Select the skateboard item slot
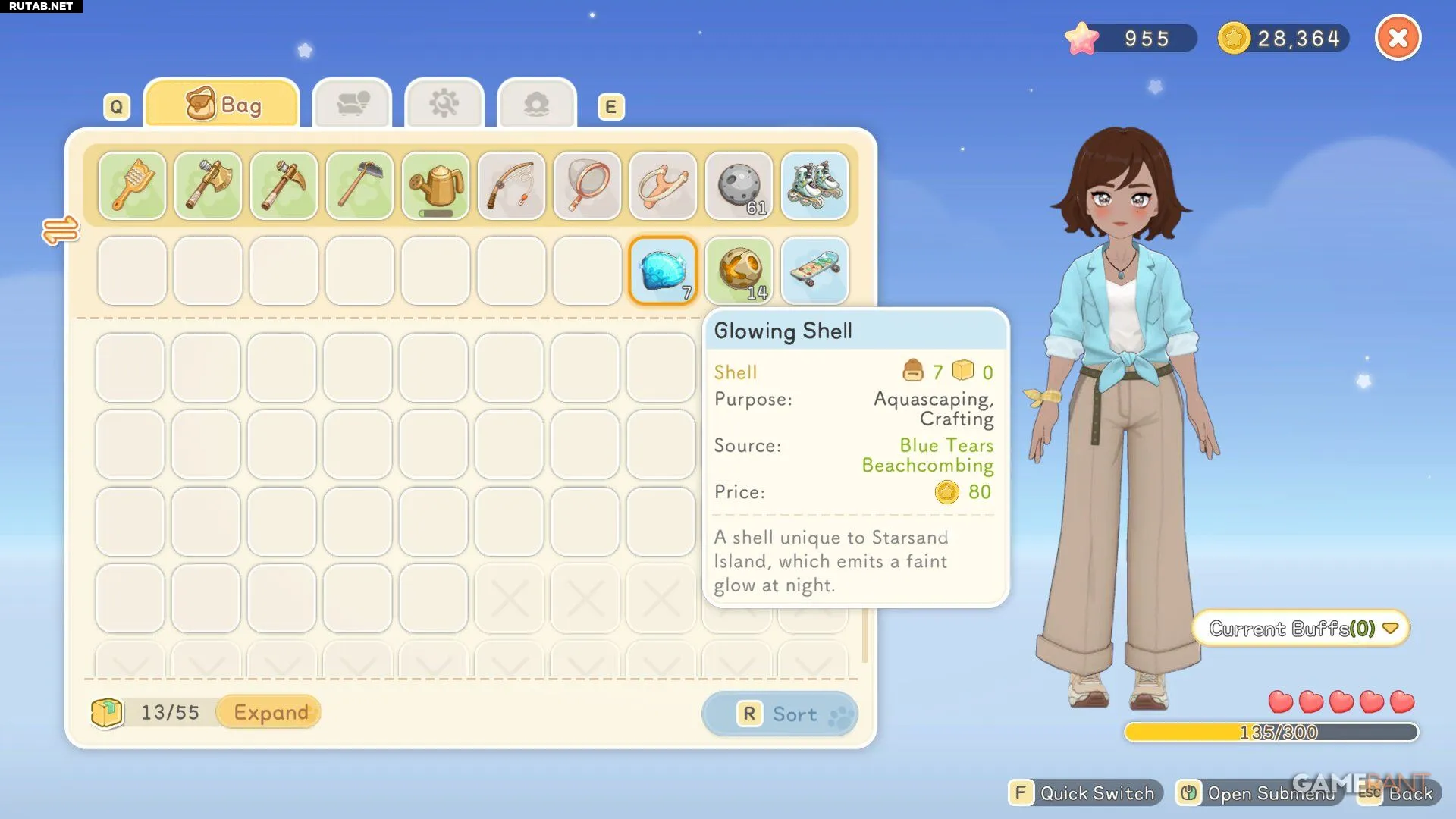Screen dimensions: 1456x819 (814, 271)
